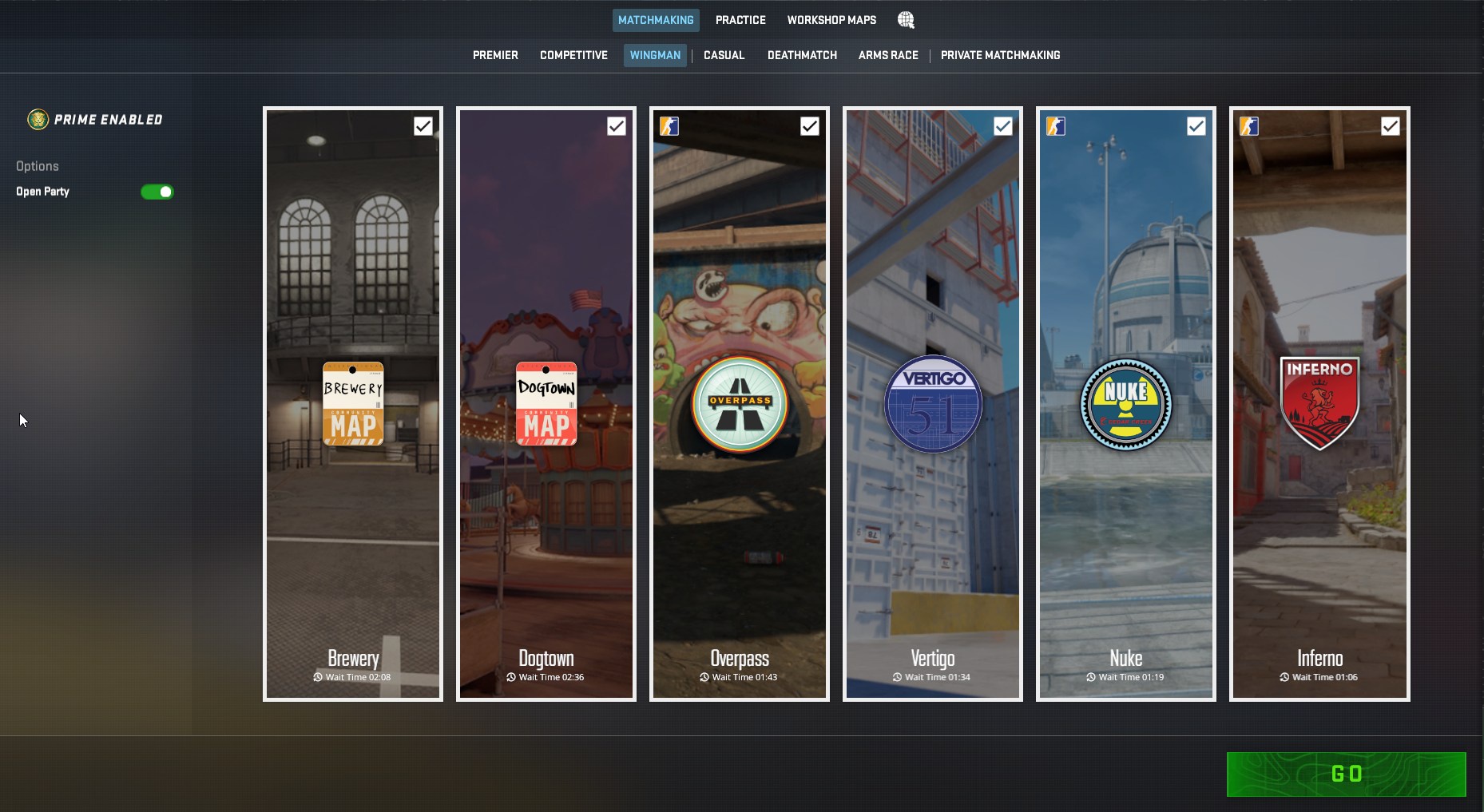The width and height of the screenshot is (1484, 812).
Task: Switch to Casual mode
Action: [x=724, y=55]
